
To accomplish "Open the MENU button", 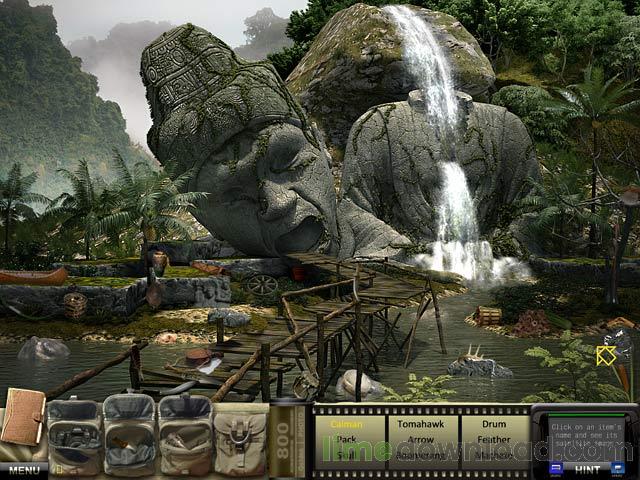I will point(23,470).
